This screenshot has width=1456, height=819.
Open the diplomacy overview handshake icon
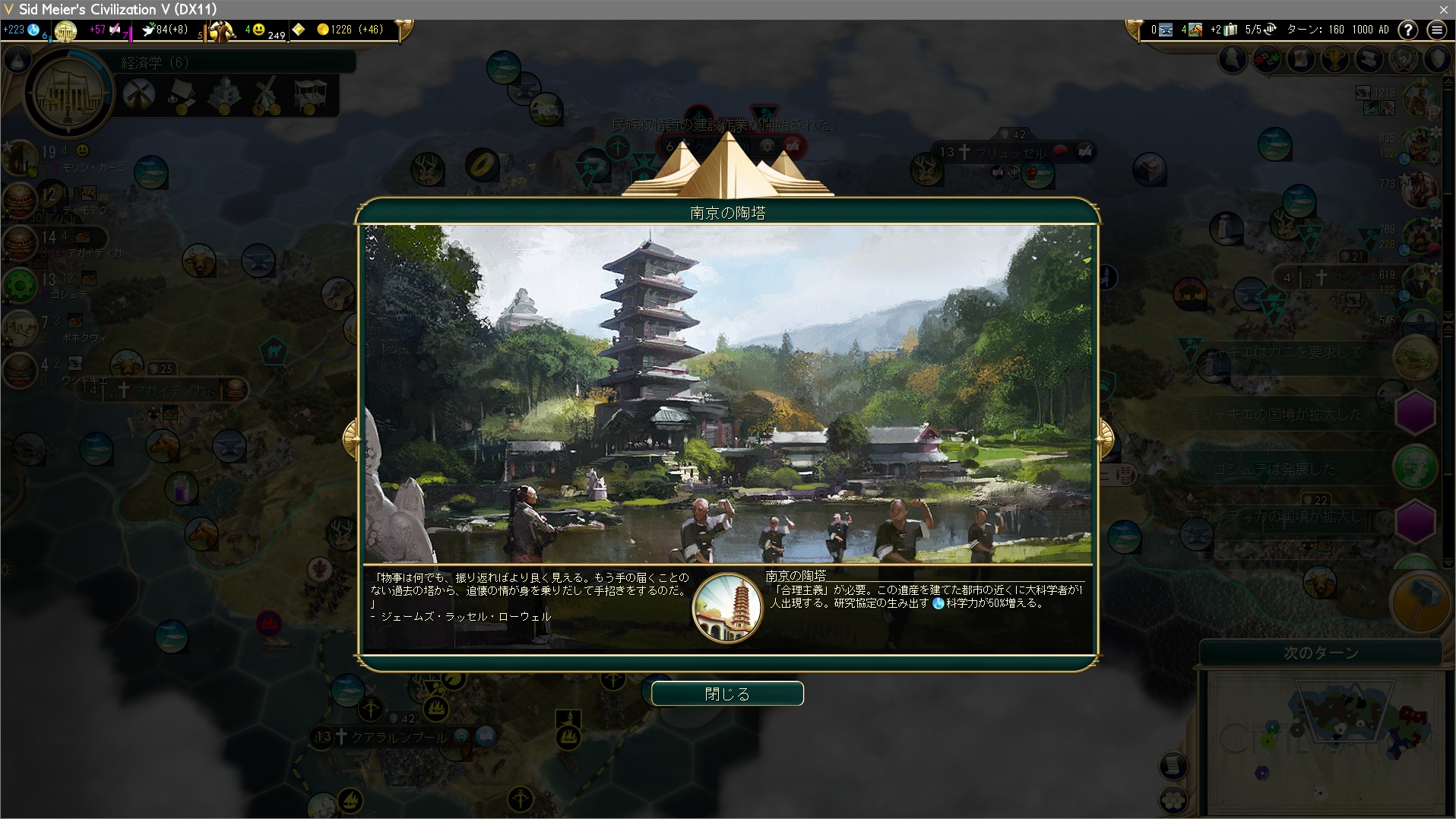1267,59
